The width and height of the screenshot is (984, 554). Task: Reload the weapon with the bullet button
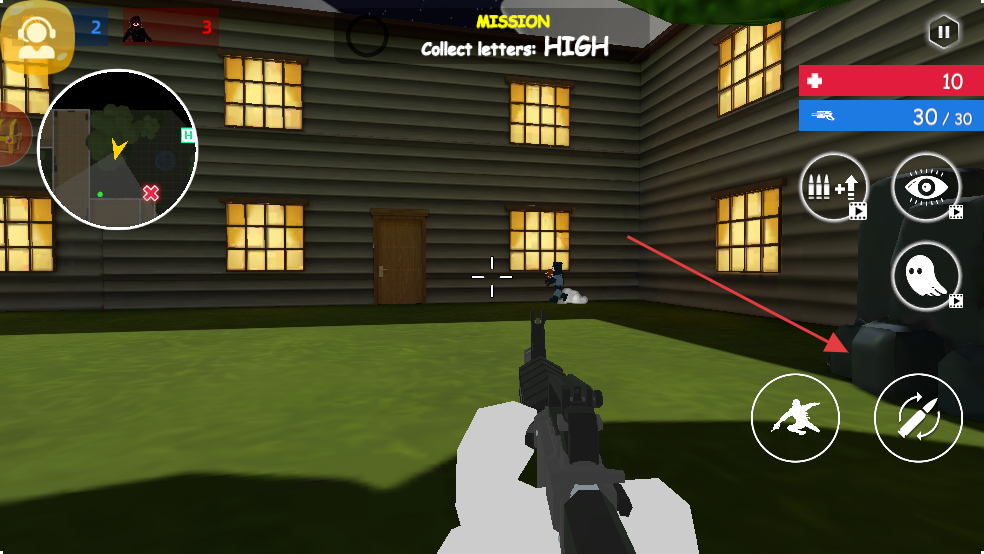(x=918, y=419)
